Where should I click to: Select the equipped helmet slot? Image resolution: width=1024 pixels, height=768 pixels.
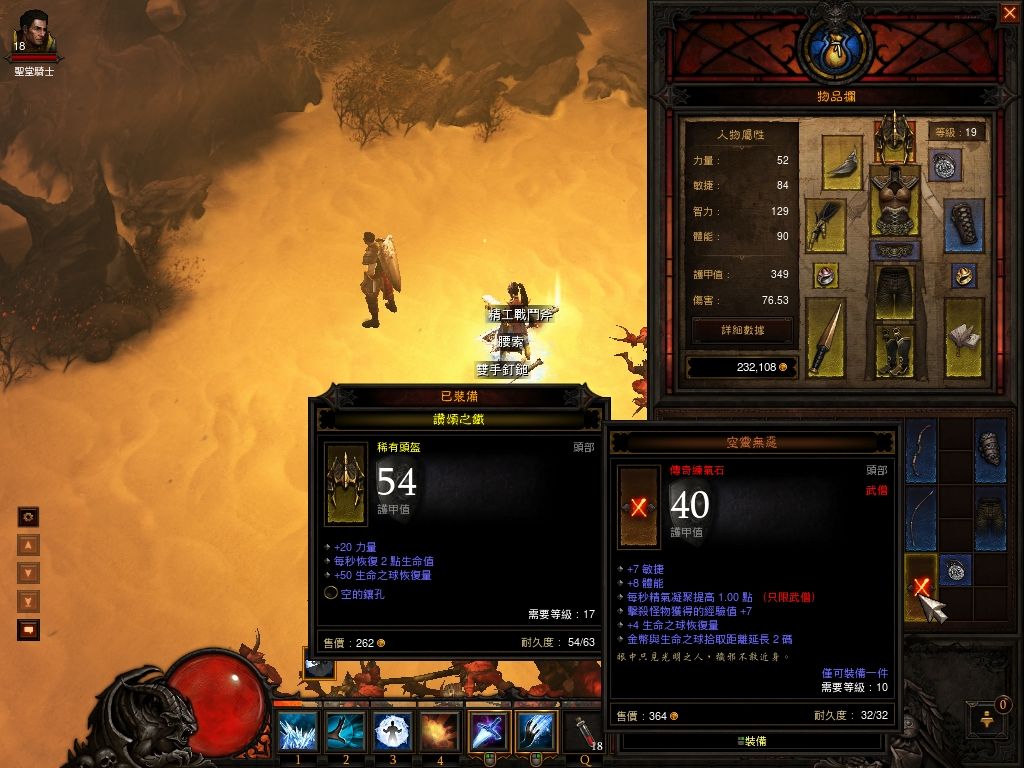click(x=894, y=138)
